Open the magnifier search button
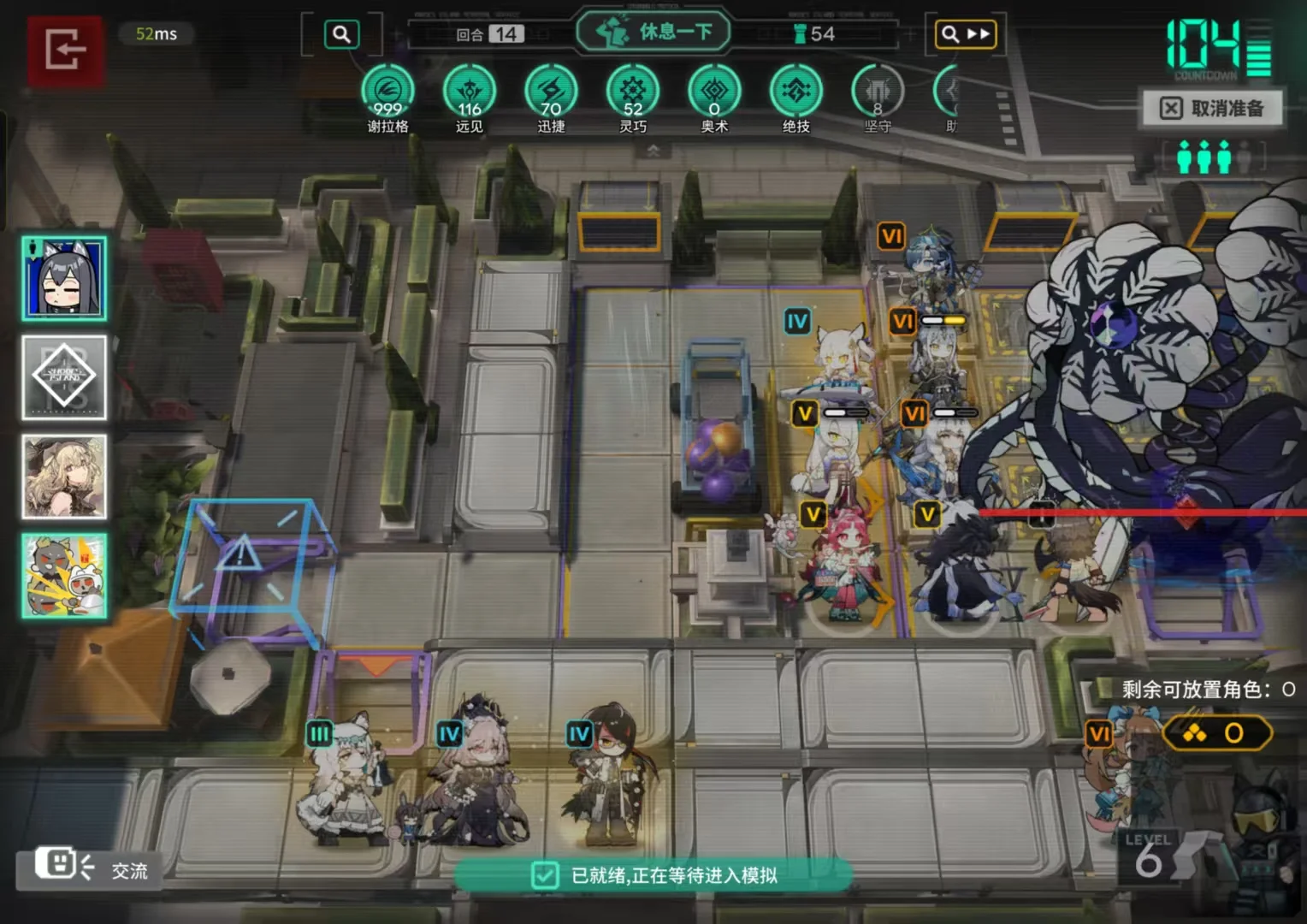 (341, 34)
